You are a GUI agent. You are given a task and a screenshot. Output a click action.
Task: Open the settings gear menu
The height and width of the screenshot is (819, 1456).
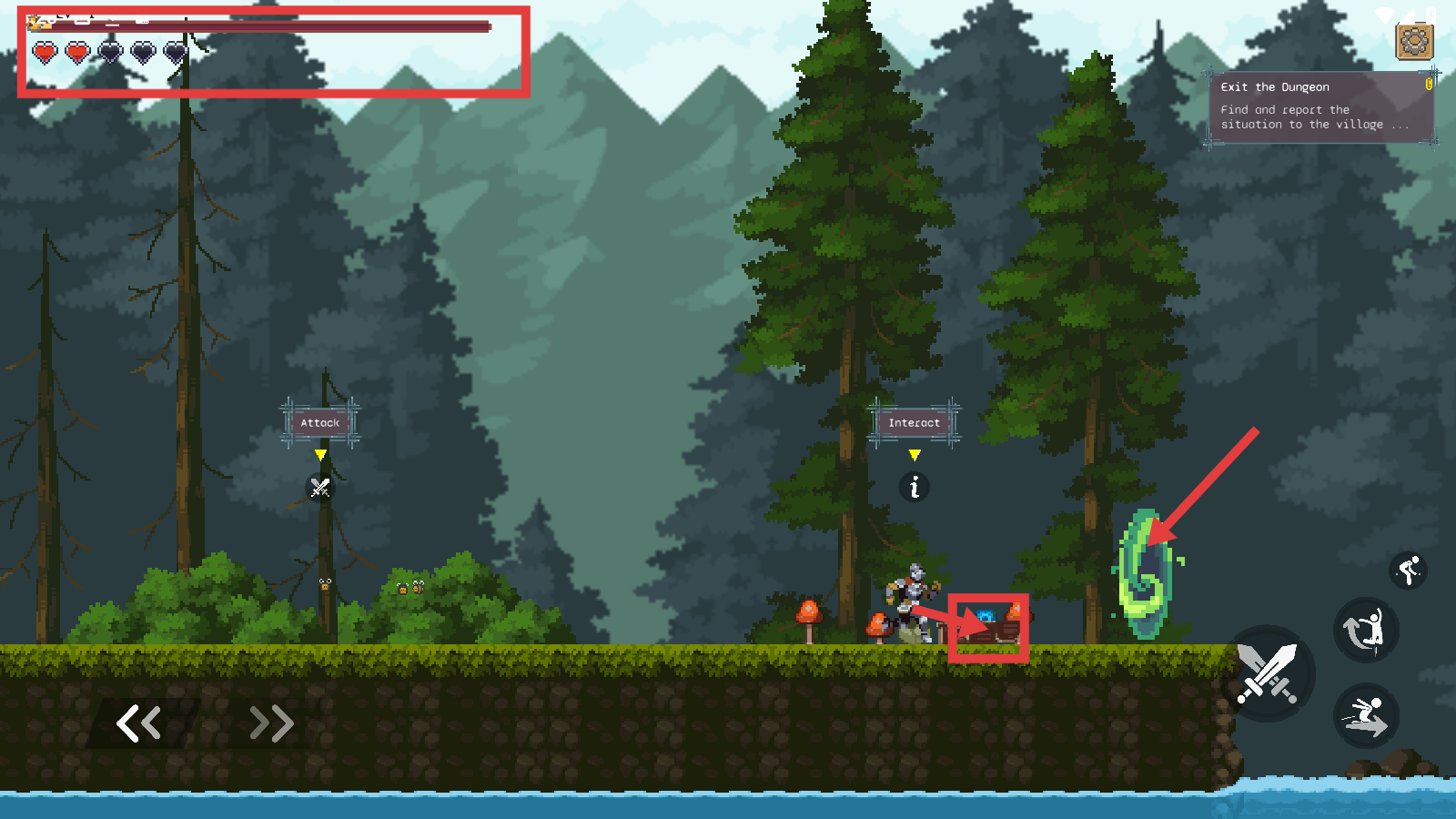click(1414, 41)
